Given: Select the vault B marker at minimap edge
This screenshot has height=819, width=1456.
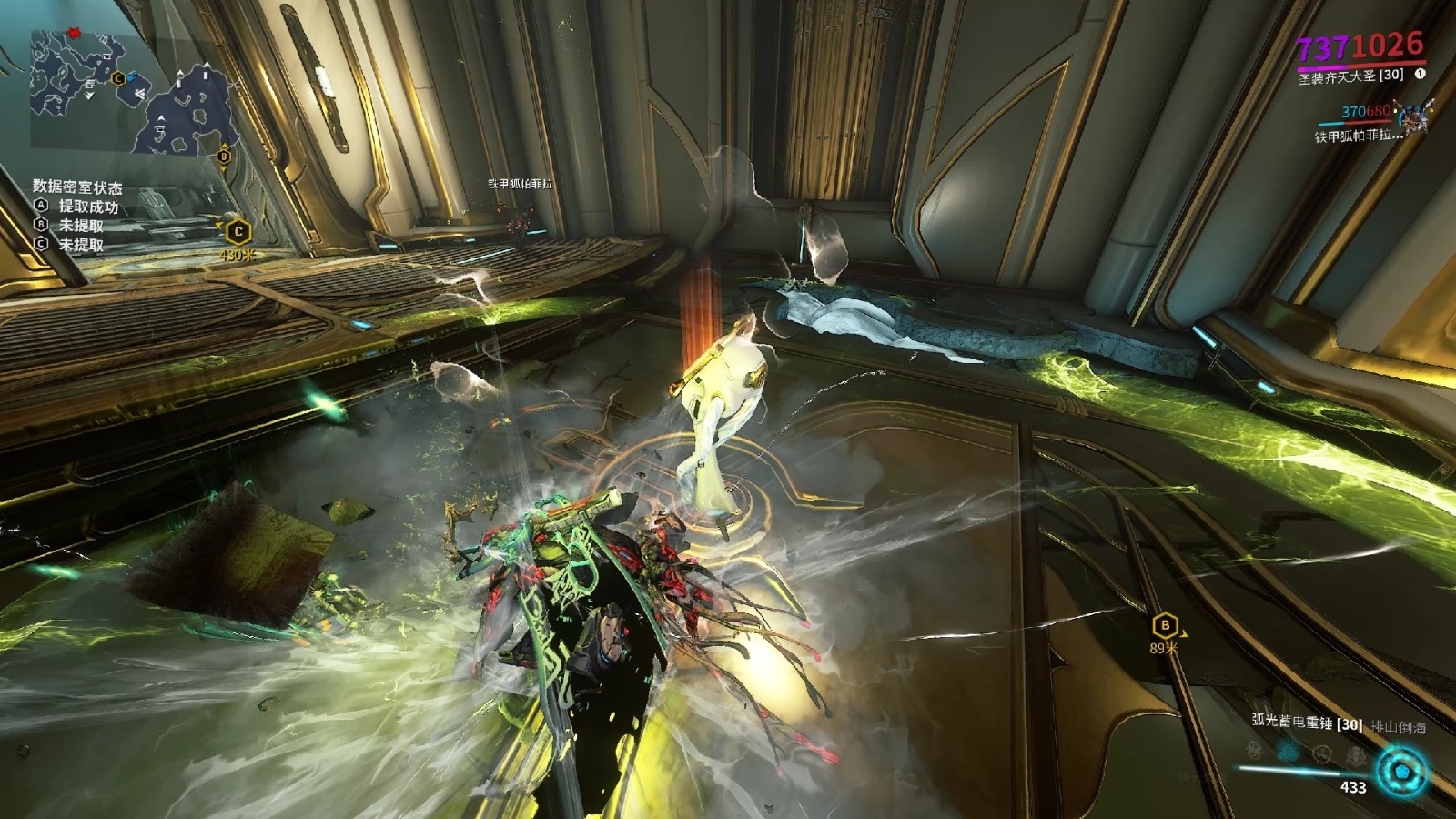Looking at the screenshot, I should 224,157.
